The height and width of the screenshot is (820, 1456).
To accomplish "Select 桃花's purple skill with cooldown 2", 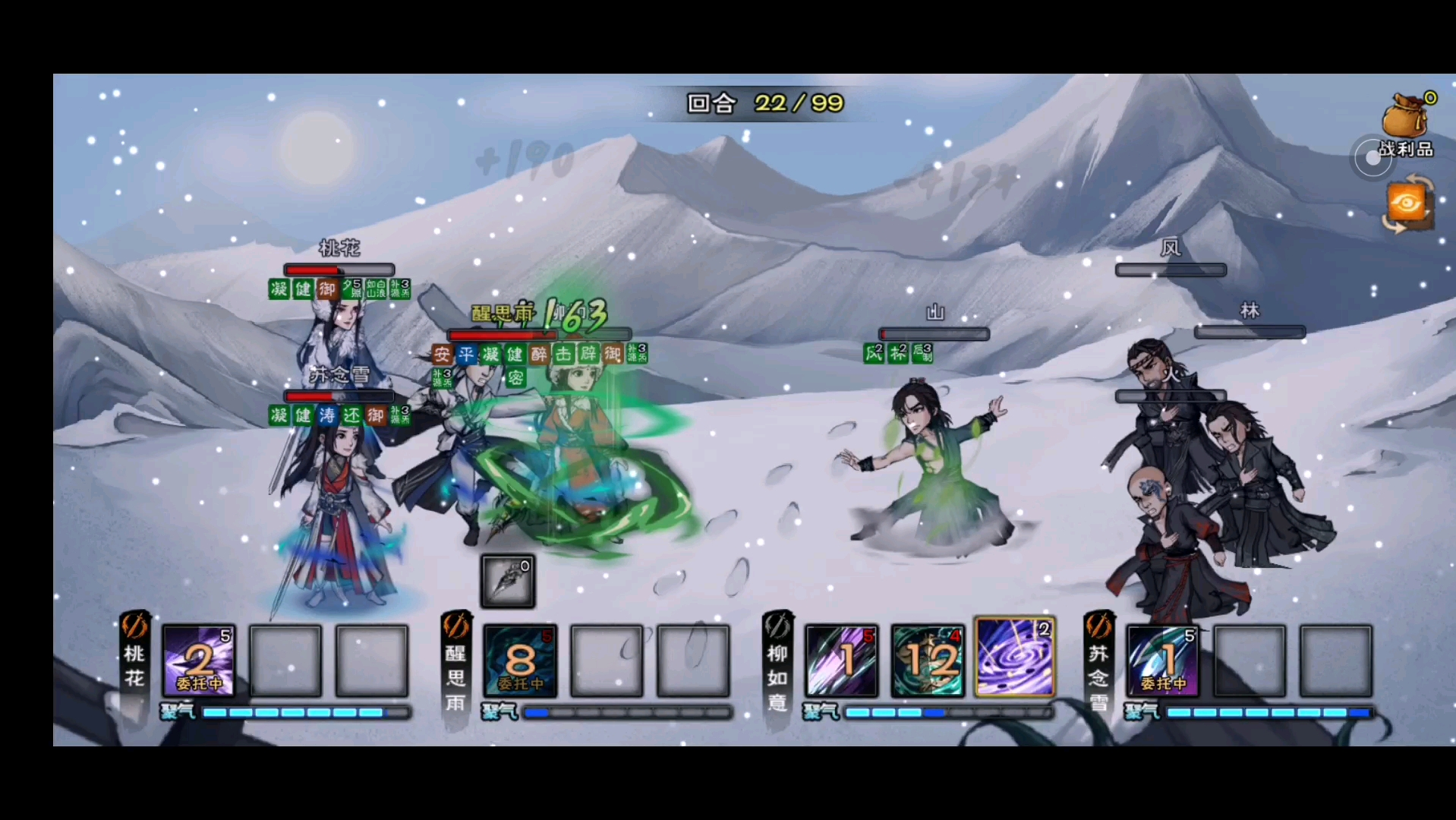I will (199, 661).
